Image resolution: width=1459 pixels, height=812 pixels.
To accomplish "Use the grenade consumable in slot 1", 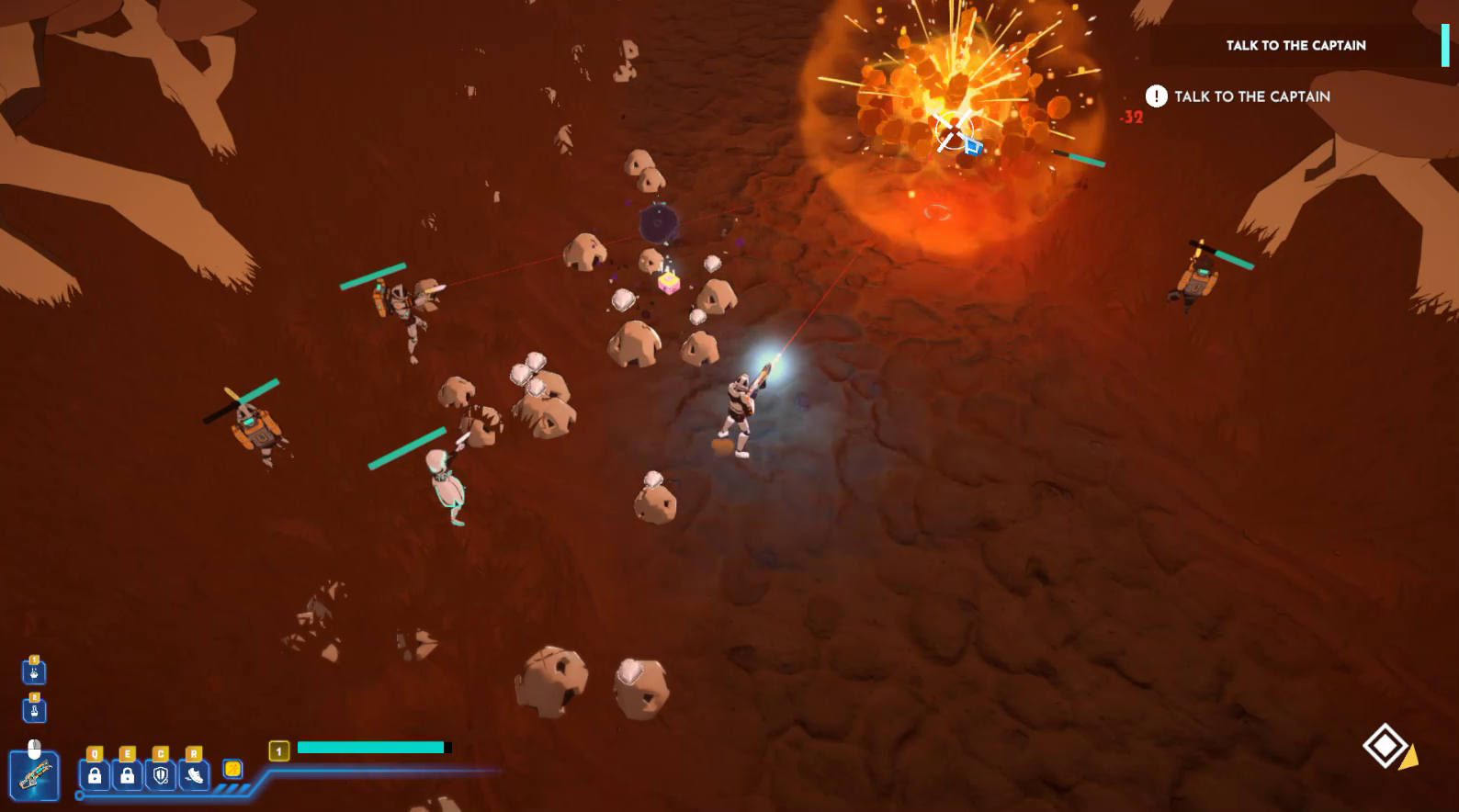I will (34, 671).
